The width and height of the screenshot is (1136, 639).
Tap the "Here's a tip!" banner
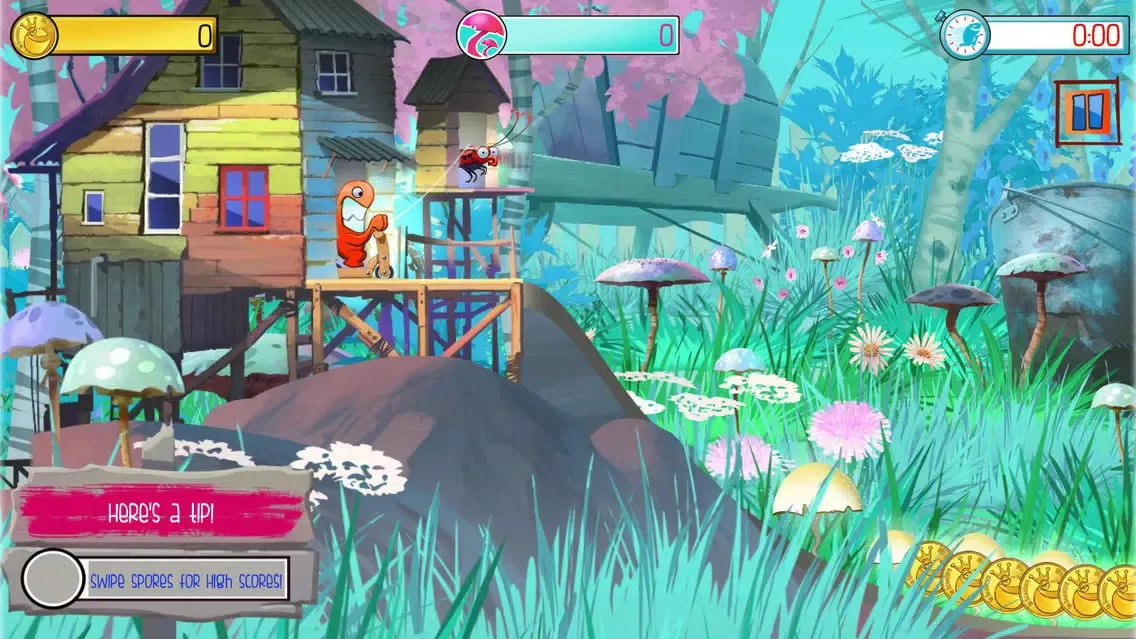(161, 513)
